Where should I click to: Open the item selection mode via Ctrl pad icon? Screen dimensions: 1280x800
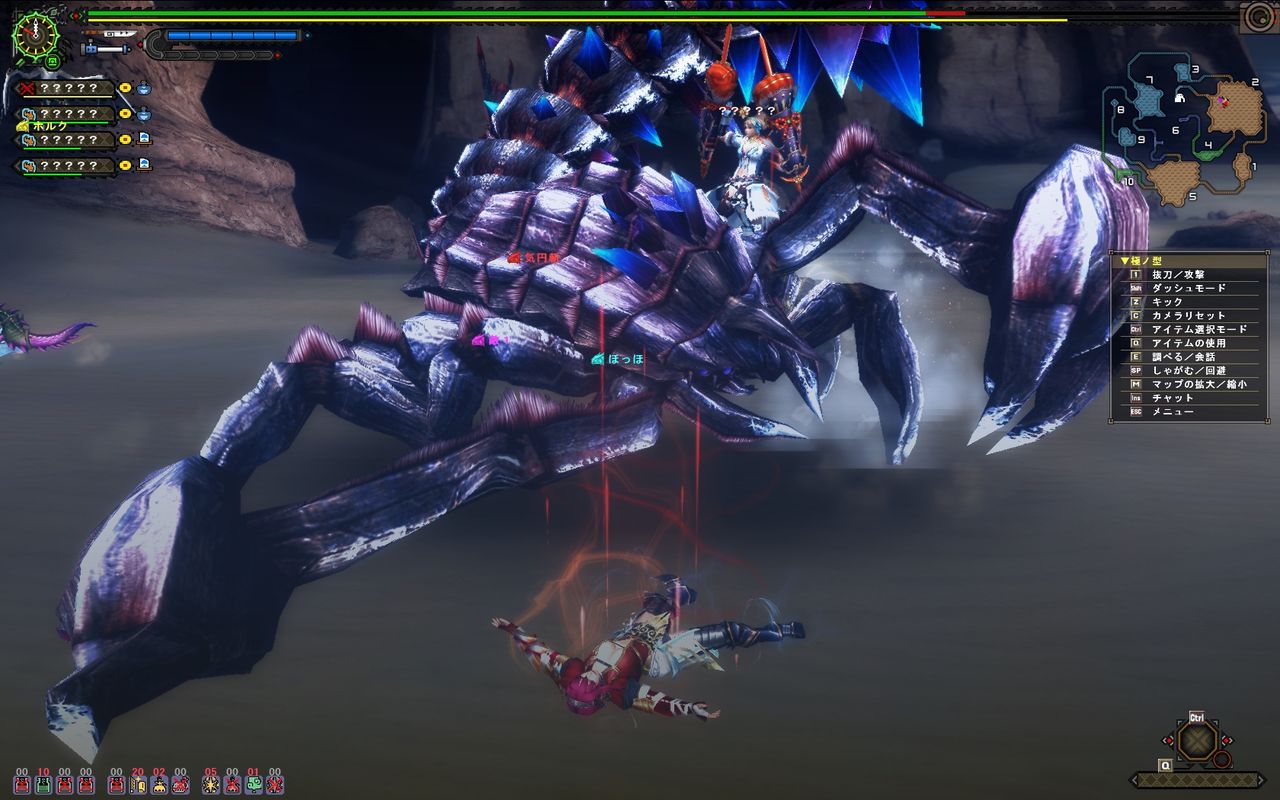click(x=1195, y=740)
